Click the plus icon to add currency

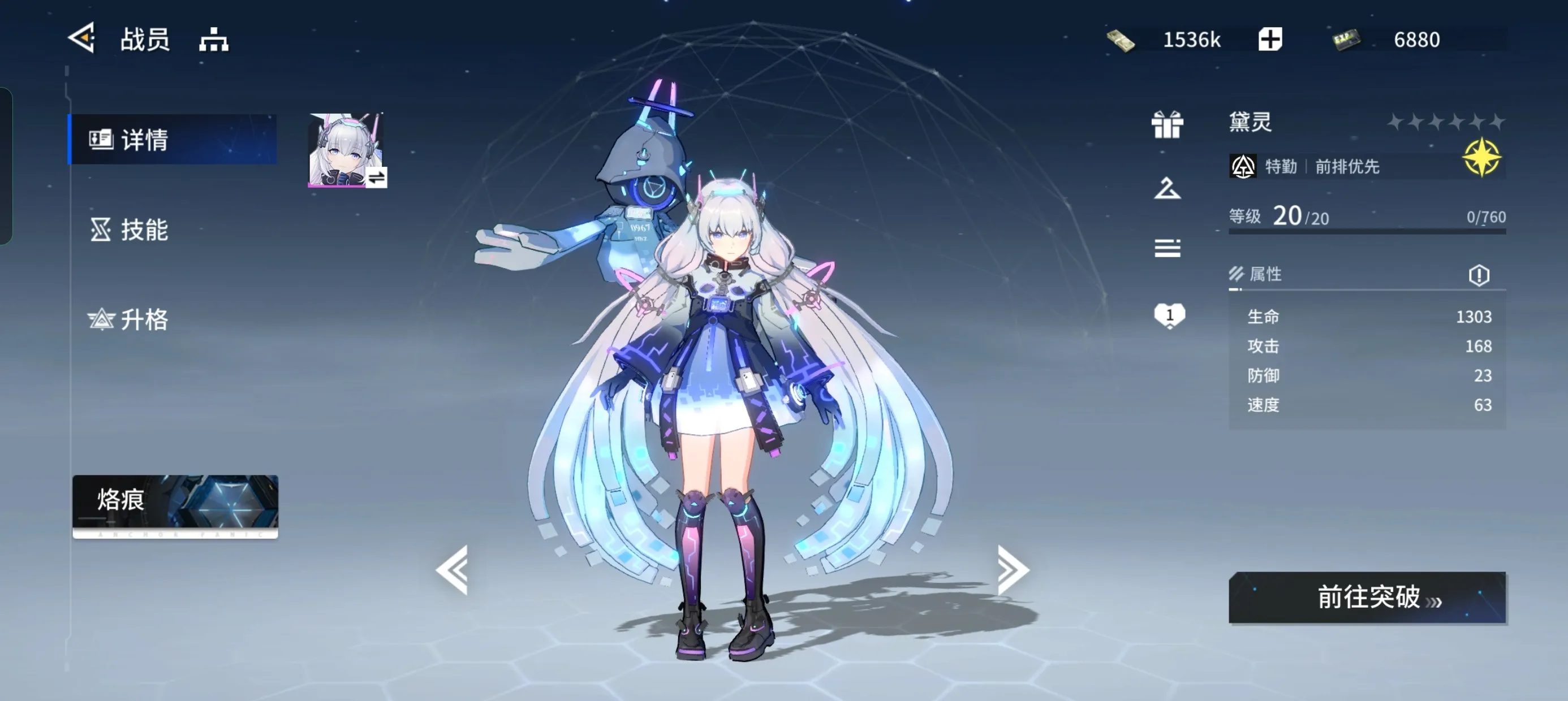tap(1270, 38)
